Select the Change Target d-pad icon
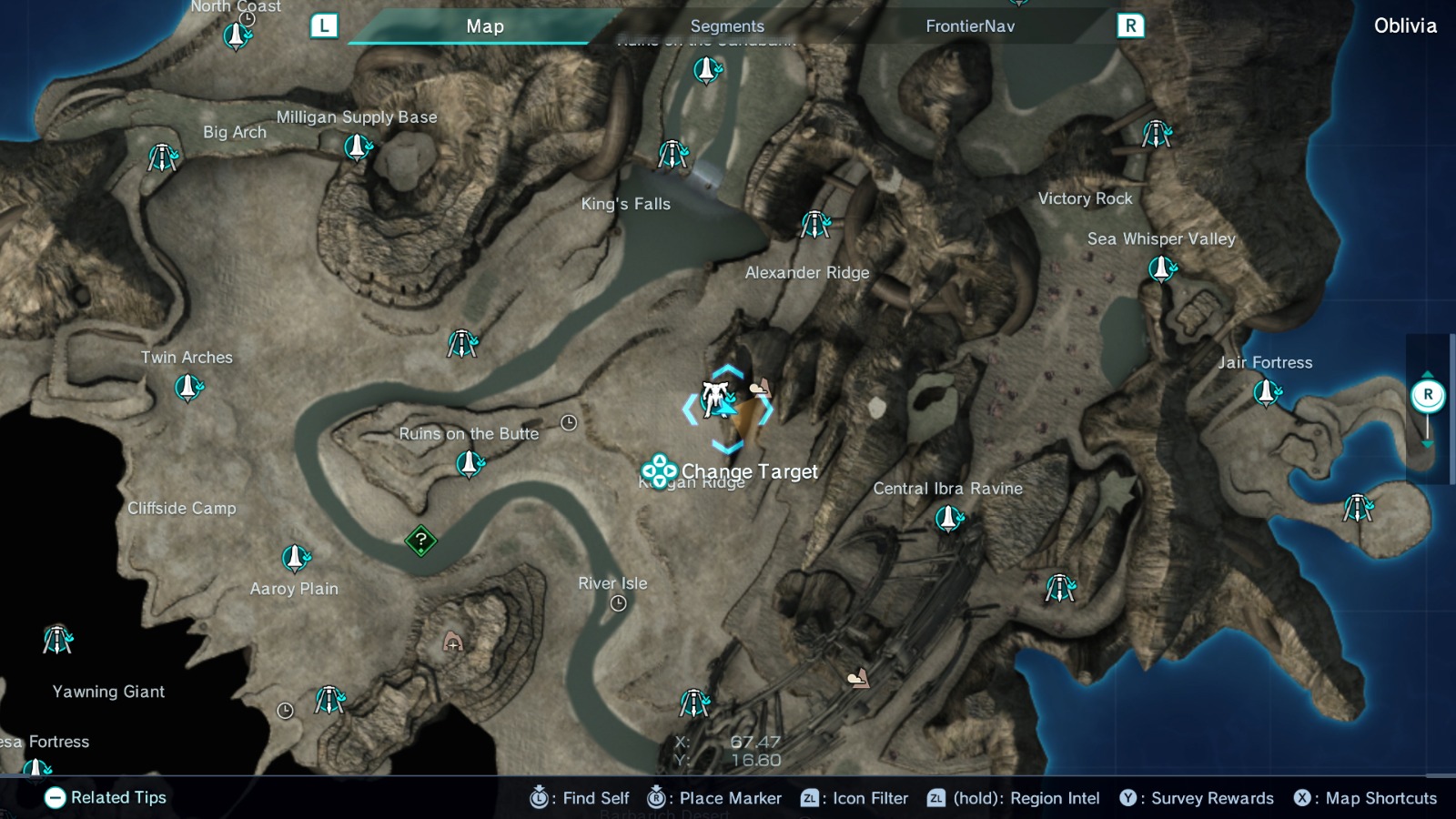1456x819 pixels. click(x=659, y=472)
